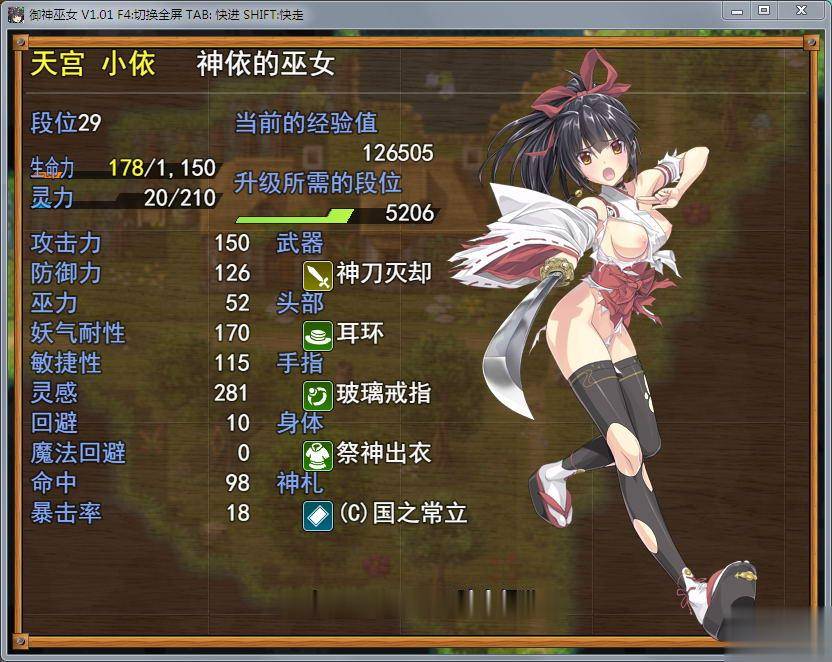Select the 玻璃戒指 ring slot
The image size is (832, 662).
pos(368,394)
